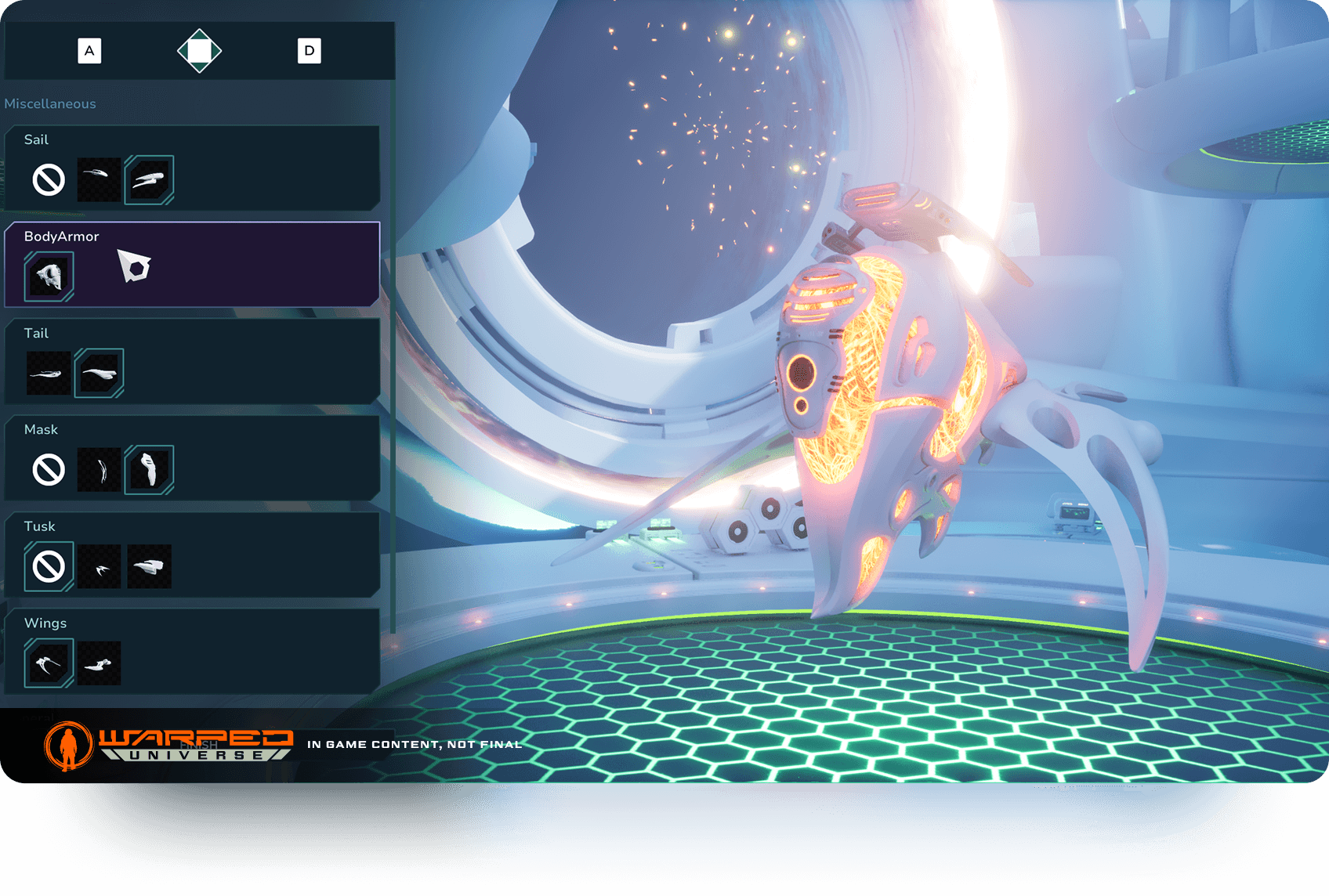The height and width of the screenshot is (896, 1329).
Task: Pick the small Tusk thumbnail
Action: pyautogui.click(x=100, y=566)
